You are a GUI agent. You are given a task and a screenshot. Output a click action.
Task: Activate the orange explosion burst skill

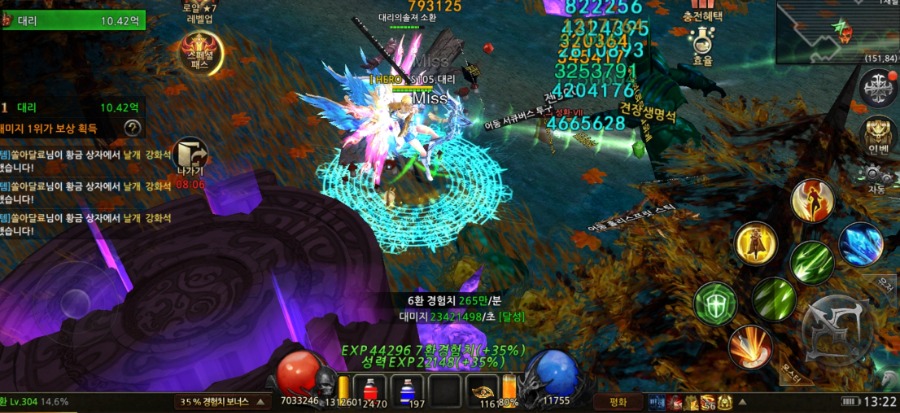[x=749, y=346]
